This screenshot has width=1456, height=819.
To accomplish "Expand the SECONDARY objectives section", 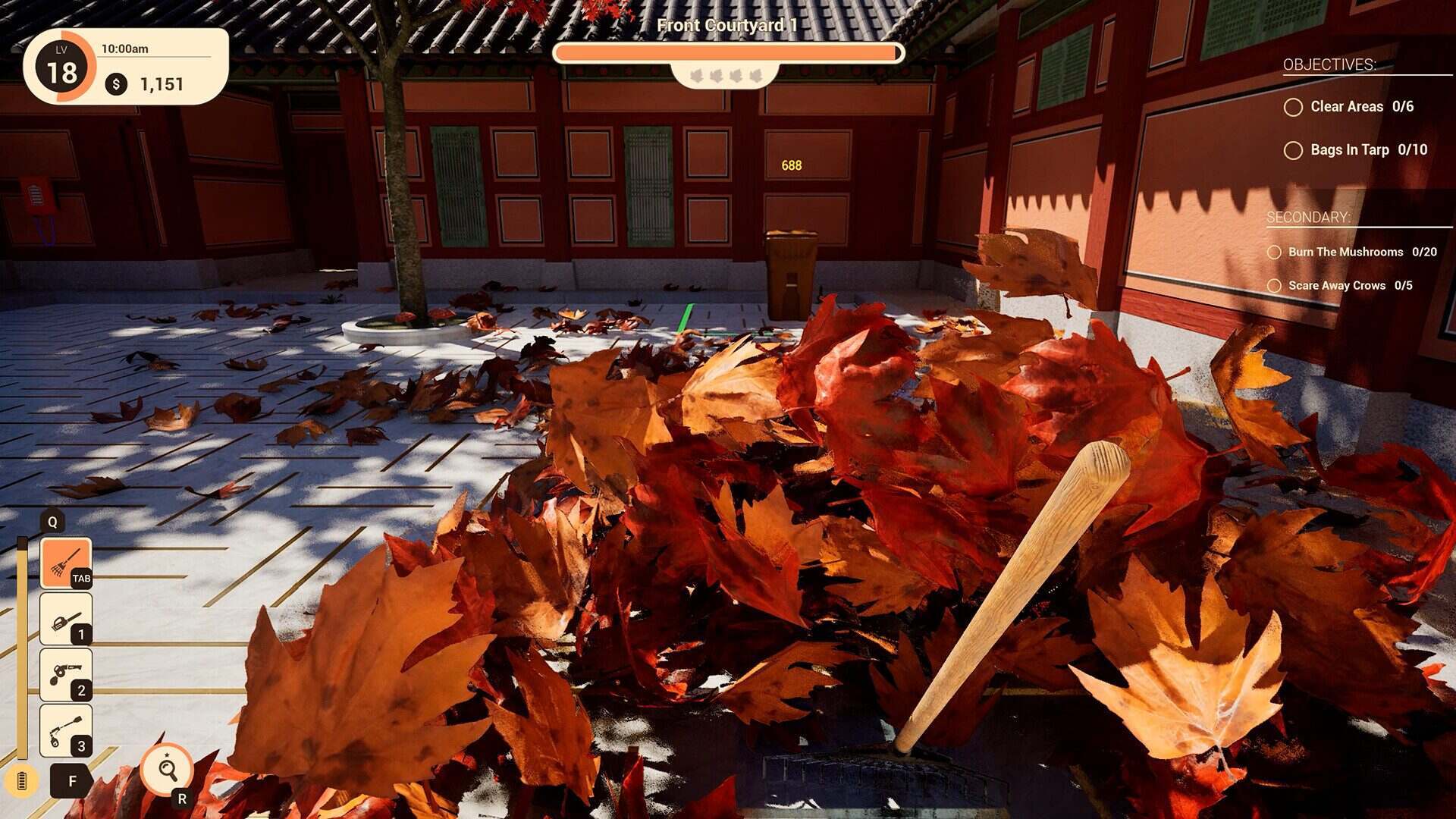I will pos(1308,217).
